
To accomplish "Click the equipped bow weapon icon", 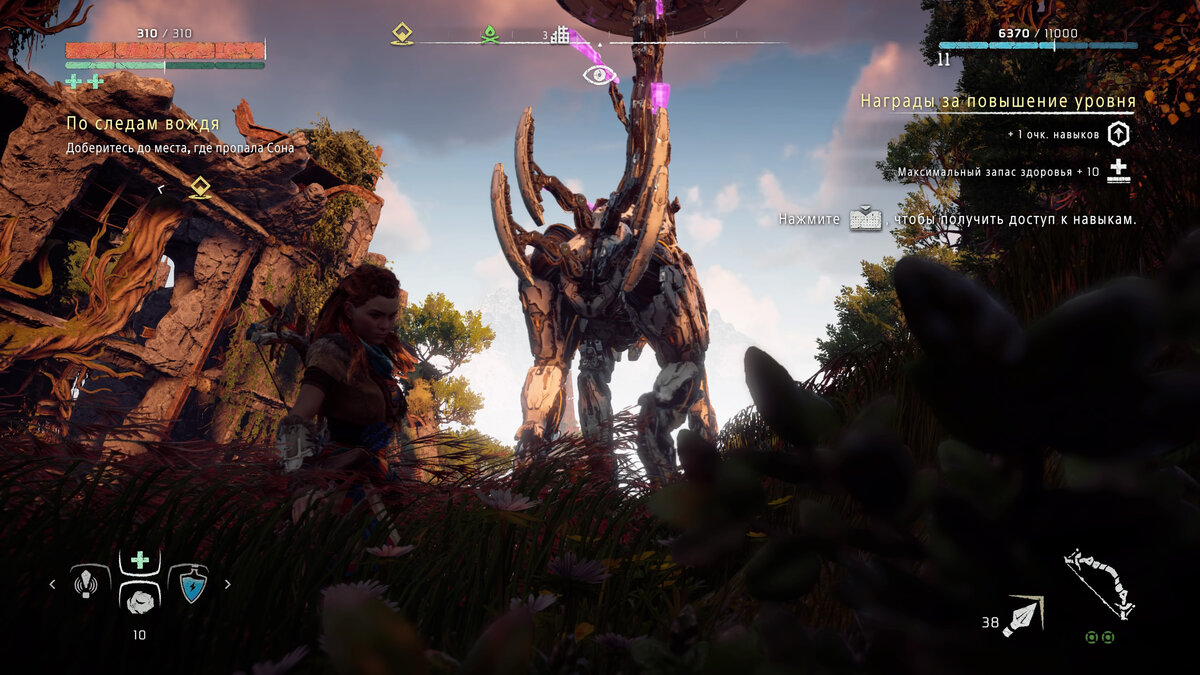I will (1098, 583).
